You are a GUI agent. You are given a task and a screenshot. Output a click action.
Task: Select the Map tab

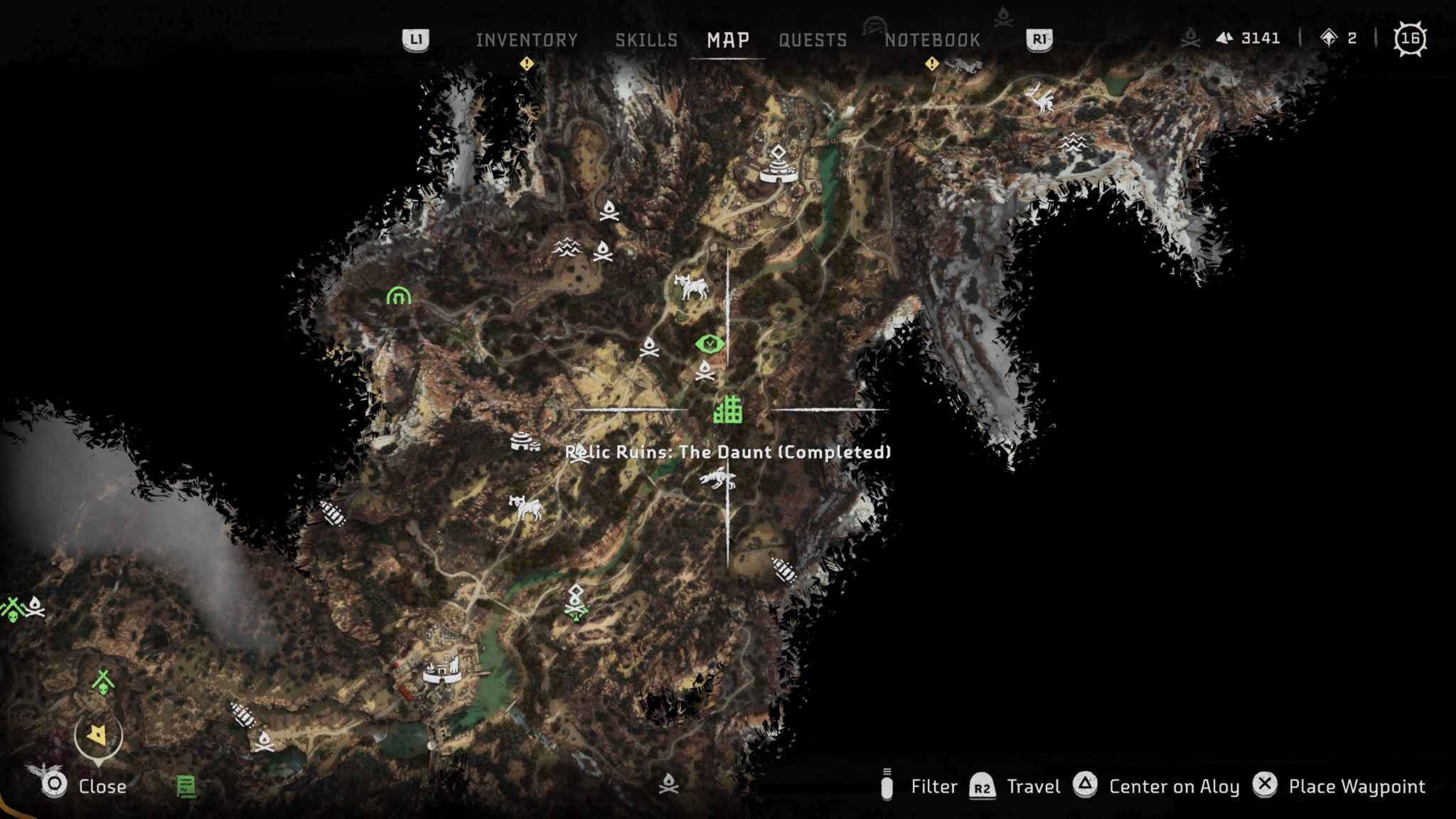[728, 40]
